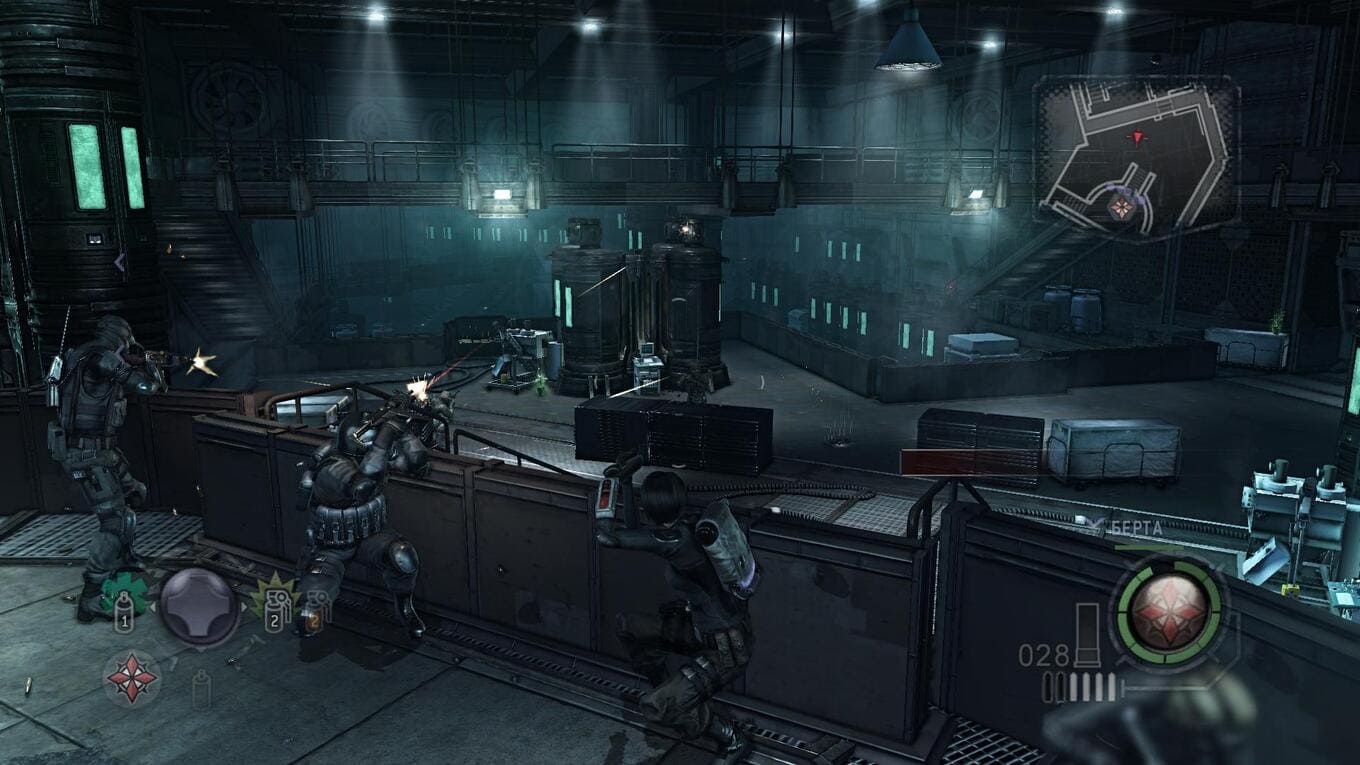Select the Umbrella objective marker on the minimap
Screen dimensions: 1360x765
[x=1121, y=207]
